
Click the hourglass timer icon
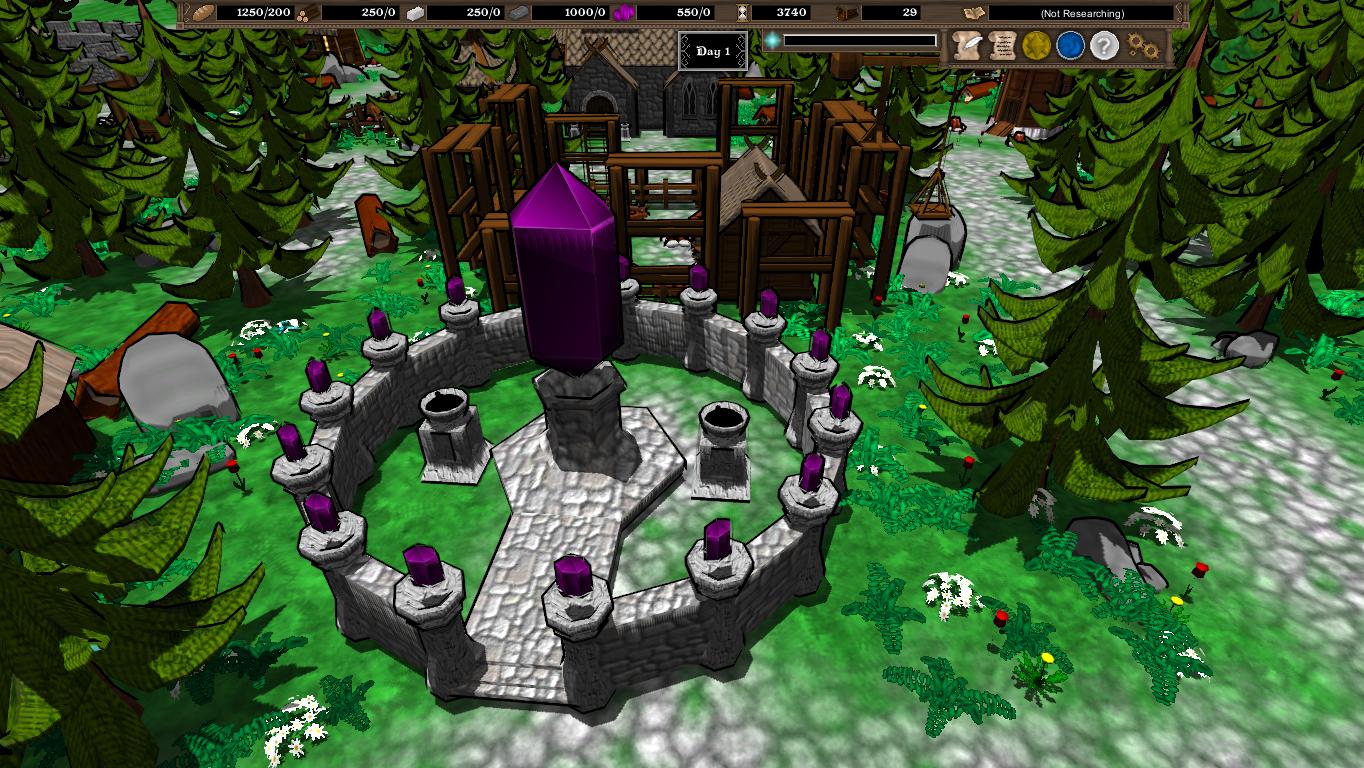742,13
